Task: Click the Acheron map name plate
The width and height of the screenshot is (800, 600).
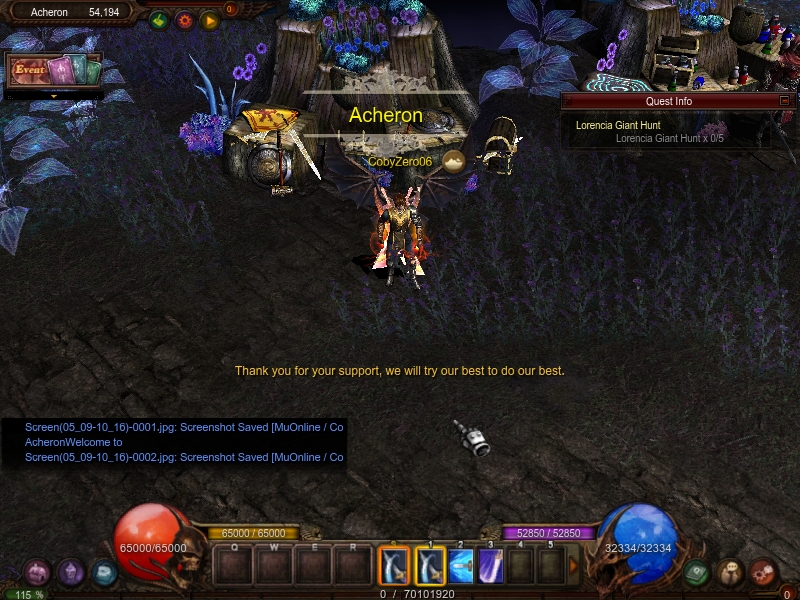Action: point(50,12)
